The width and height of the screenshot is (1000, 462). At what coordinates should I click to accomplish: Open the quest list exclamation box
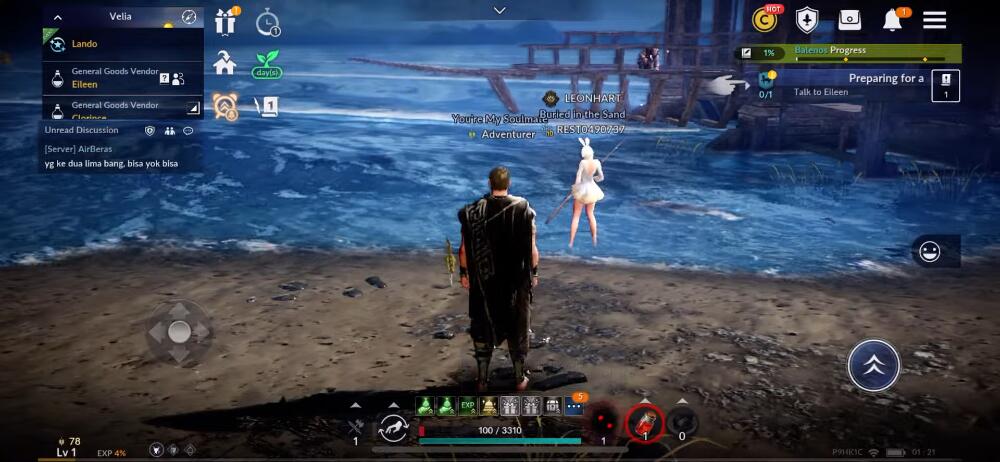pos(945,85)
